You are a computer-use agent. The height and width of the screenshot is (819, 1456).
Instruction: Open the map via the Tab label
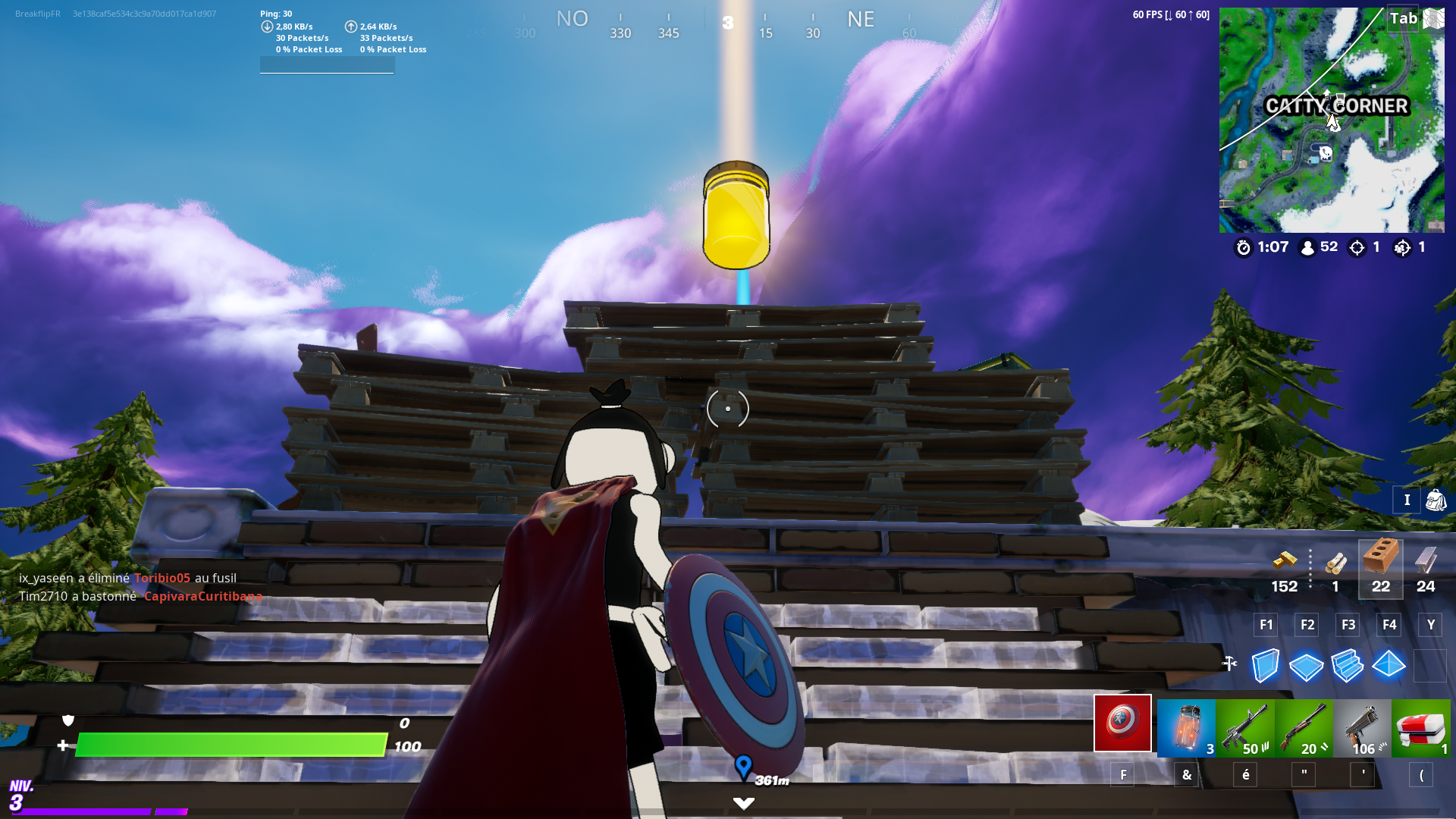1404,18
